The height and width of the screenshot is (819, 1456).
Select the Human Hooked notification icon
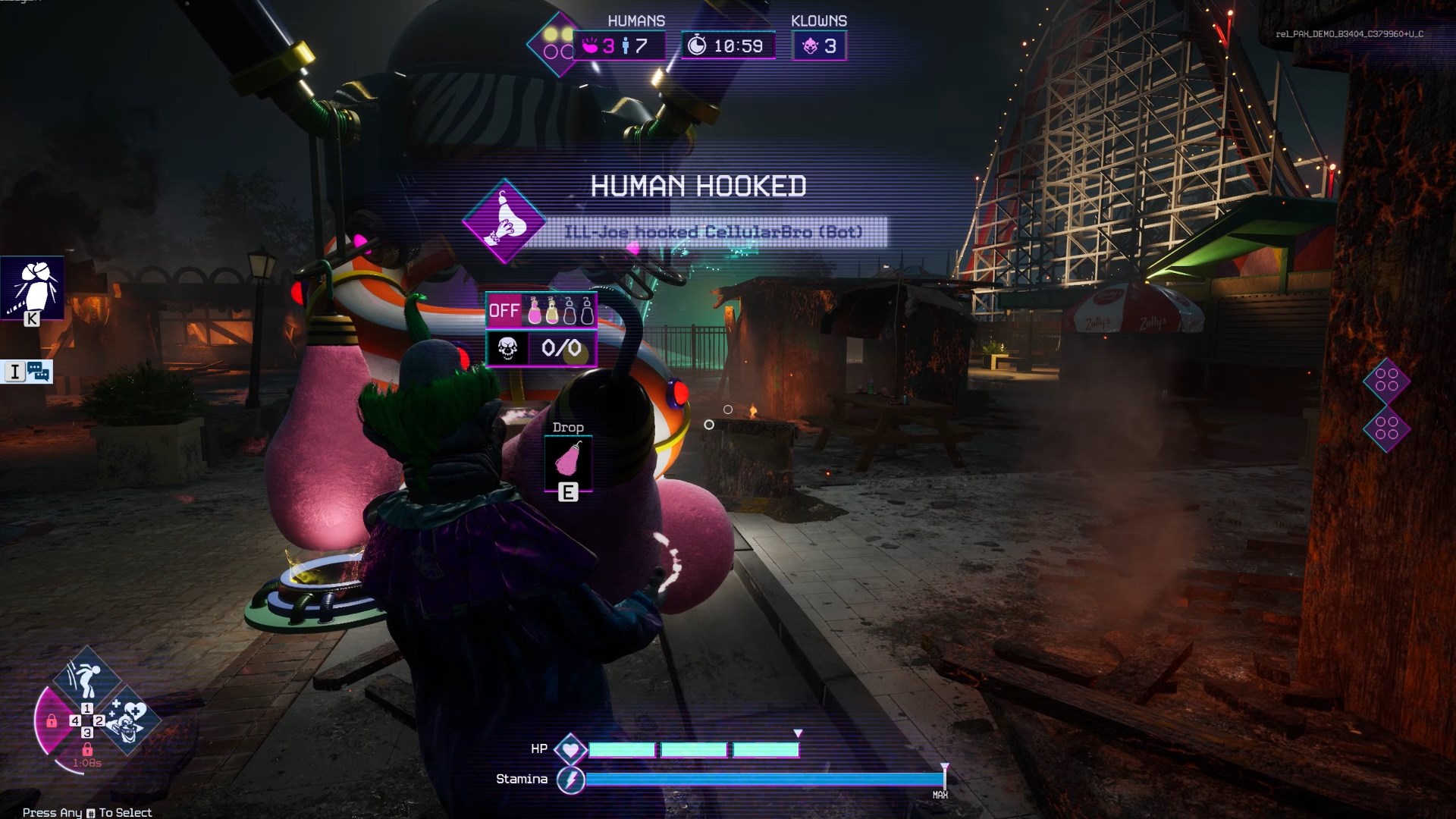tap(504, 221)
